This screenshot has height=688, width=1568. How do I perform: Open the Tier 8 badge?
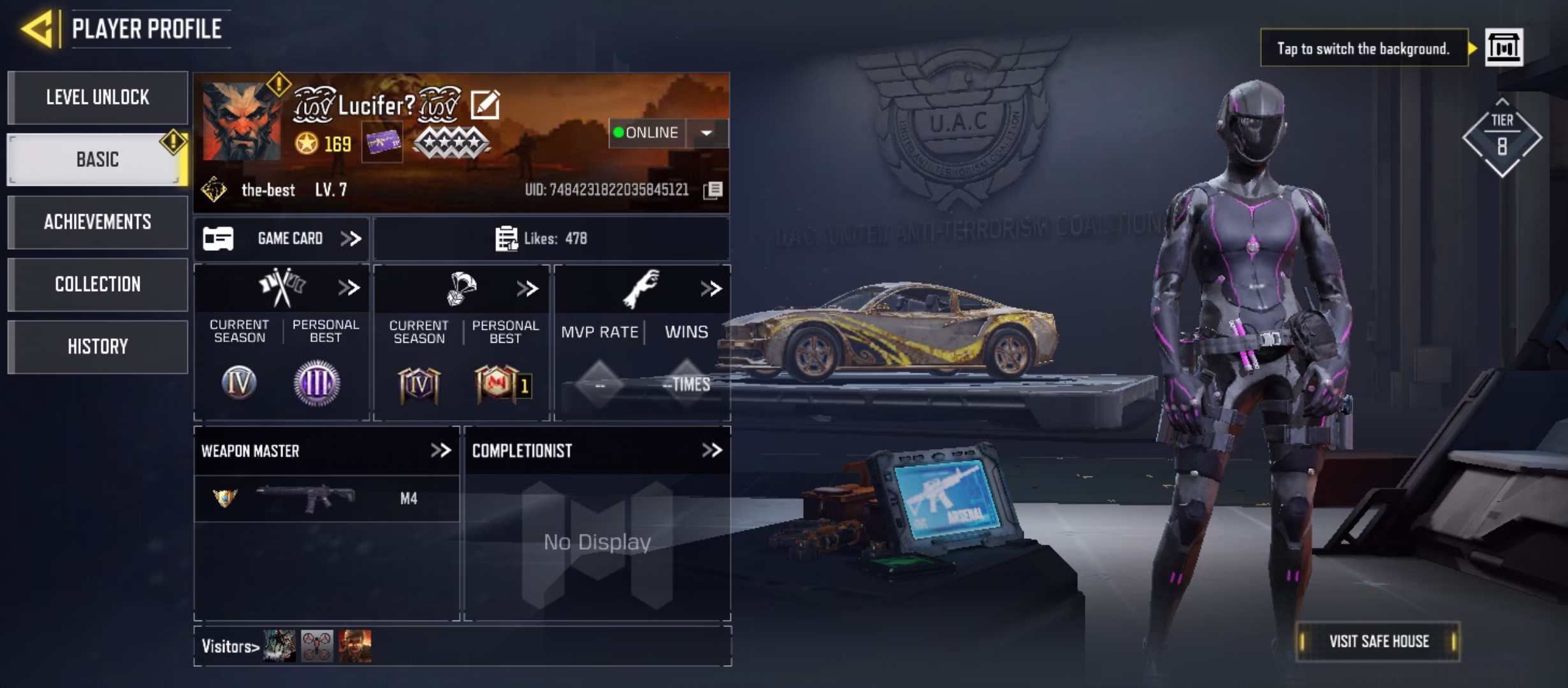click(1502, 138)
